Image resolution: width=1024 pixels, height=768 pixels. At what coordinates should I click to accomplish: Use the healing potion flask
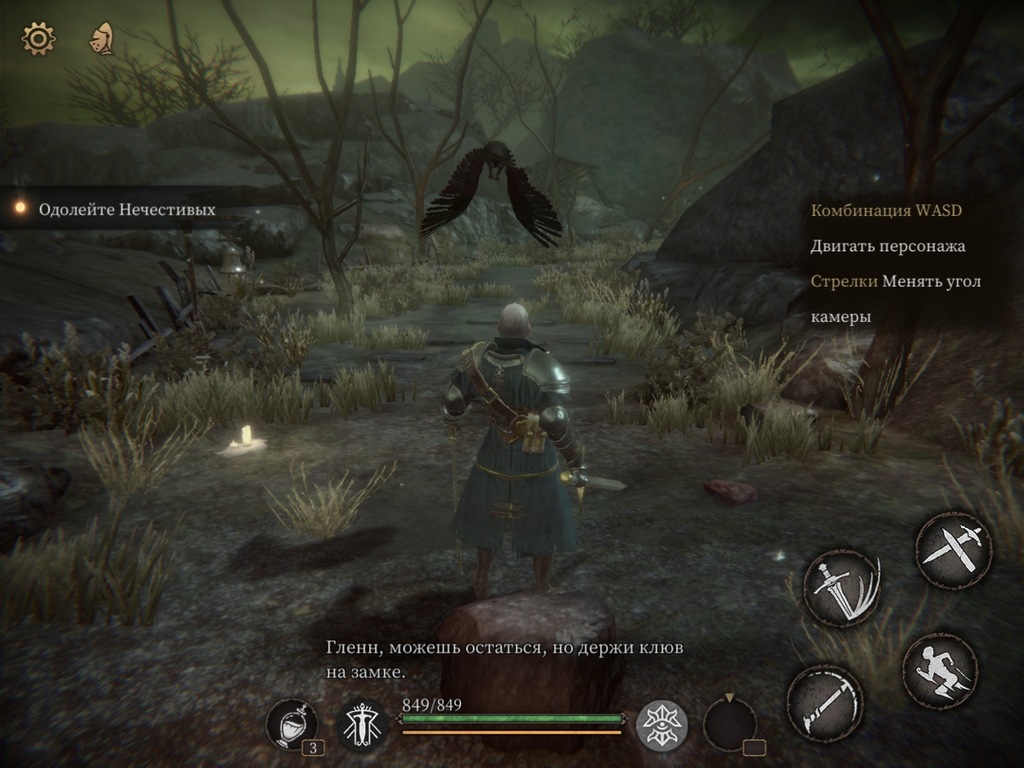(x=292, y=724)
